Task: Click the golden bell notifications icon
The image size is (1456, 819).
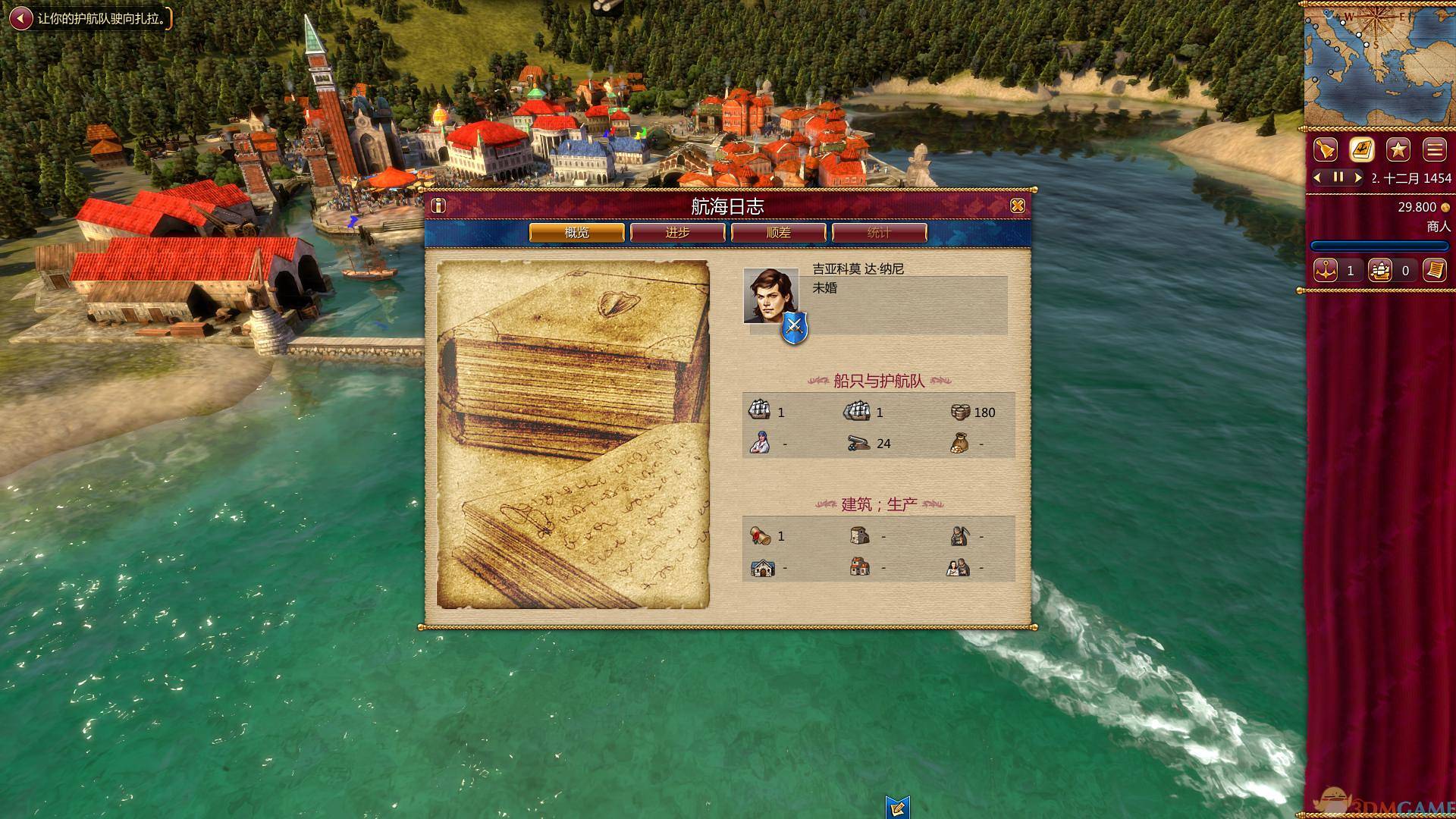Action: click(1325, 149)
